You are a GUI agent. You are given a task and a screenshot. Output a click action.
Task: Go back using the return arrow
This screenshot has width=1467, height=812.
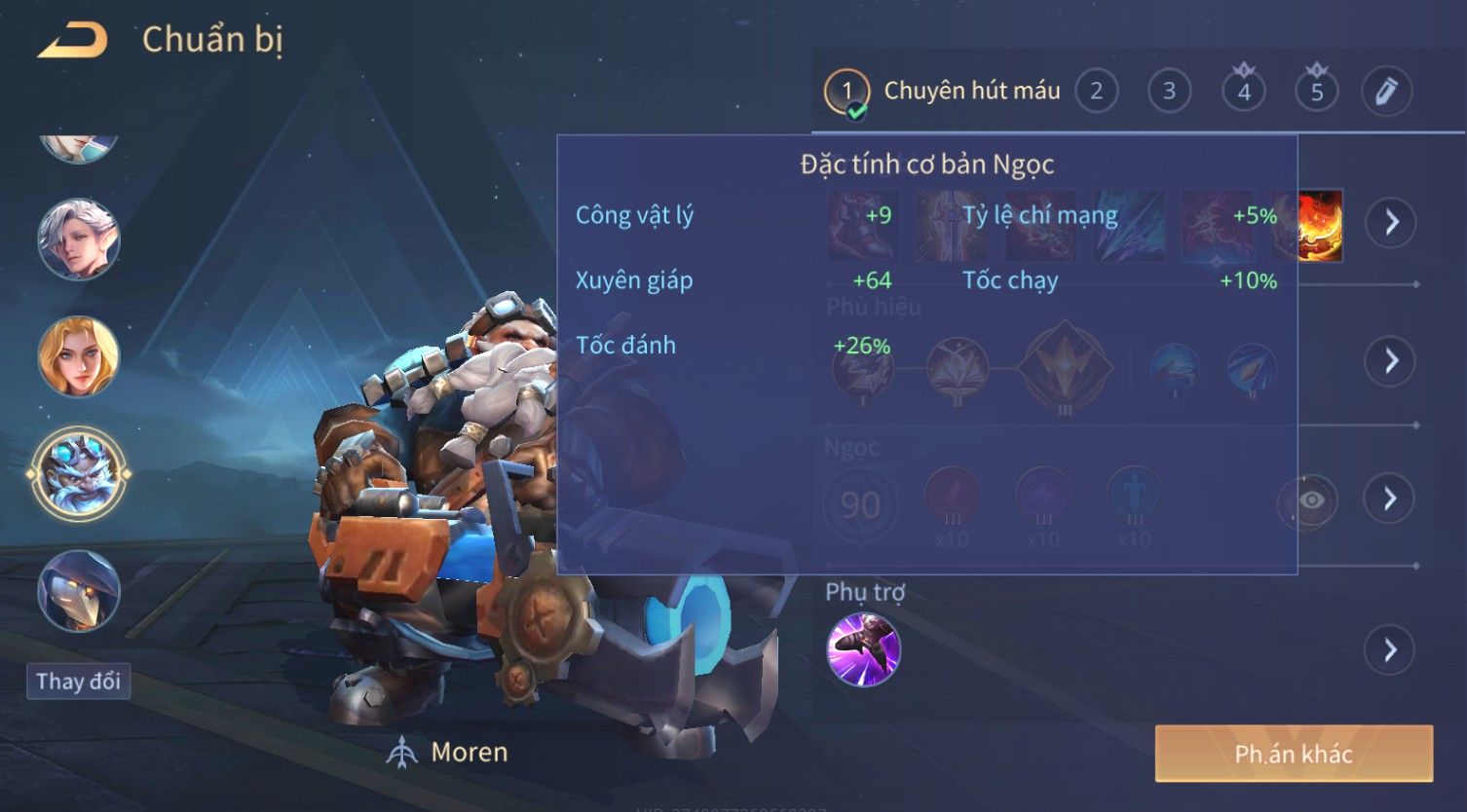pyautogui.click(x=73, y=41)
